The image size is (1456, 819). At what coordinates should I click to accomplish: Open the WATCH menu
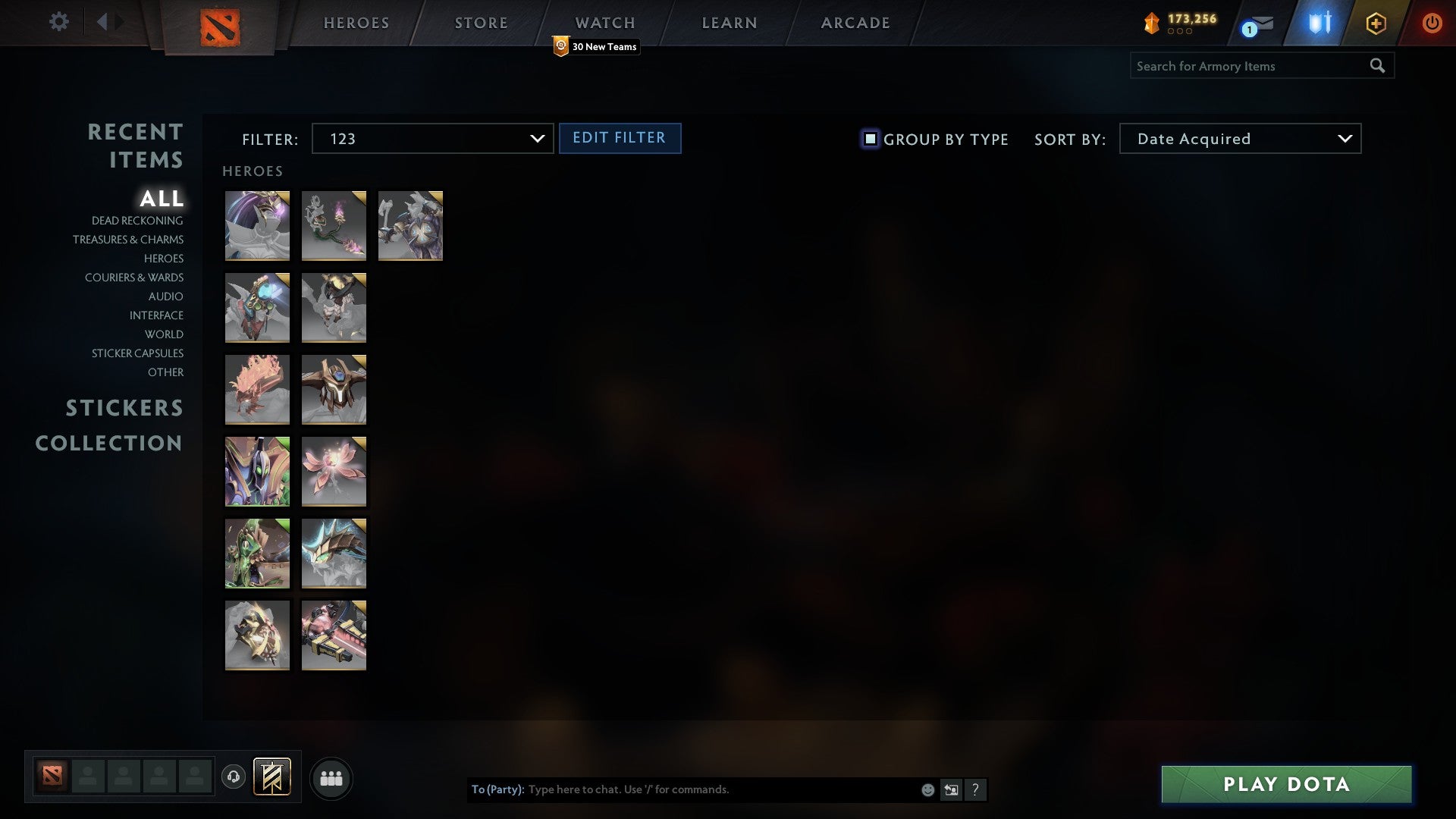coord(604,23)
